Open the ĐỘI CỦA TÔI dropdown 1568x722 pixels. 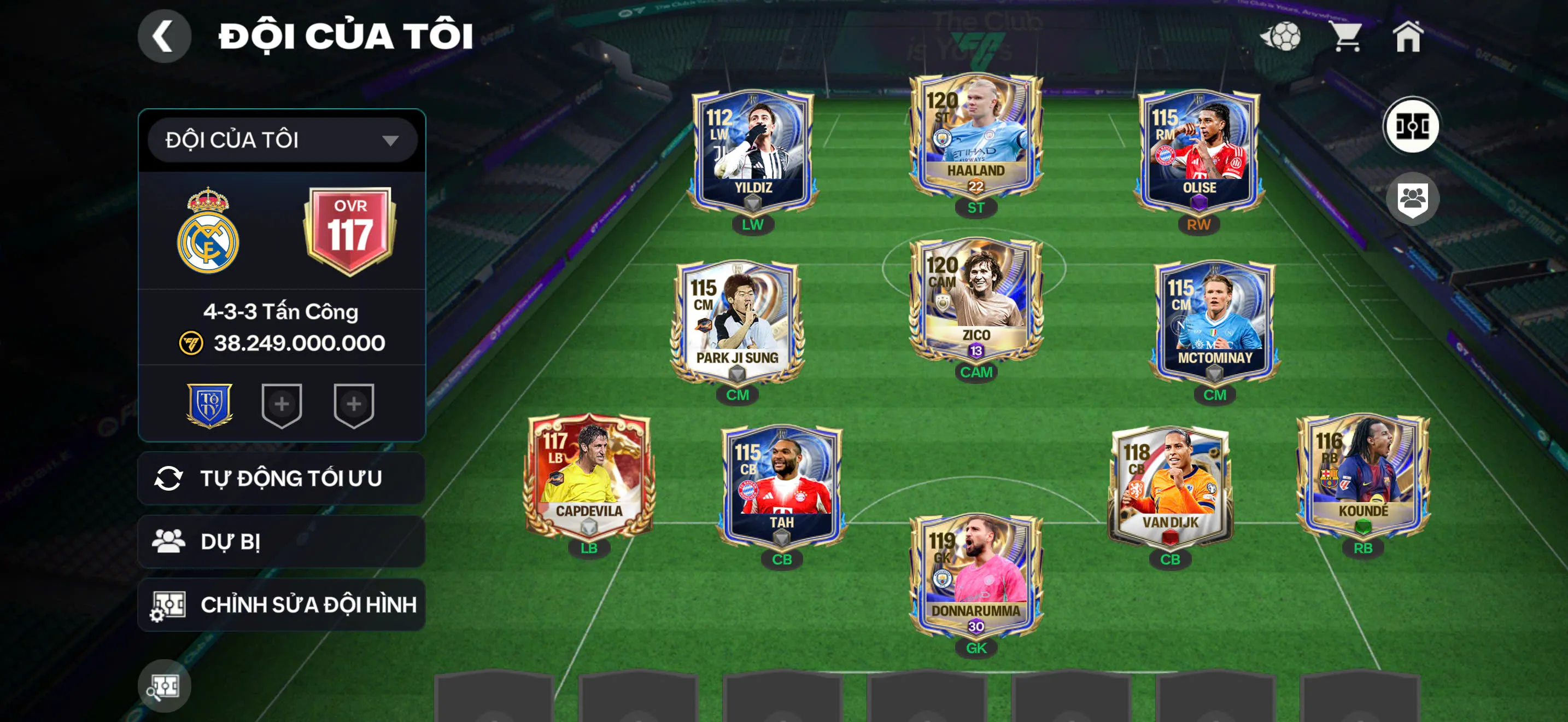(x=282, y=140)
